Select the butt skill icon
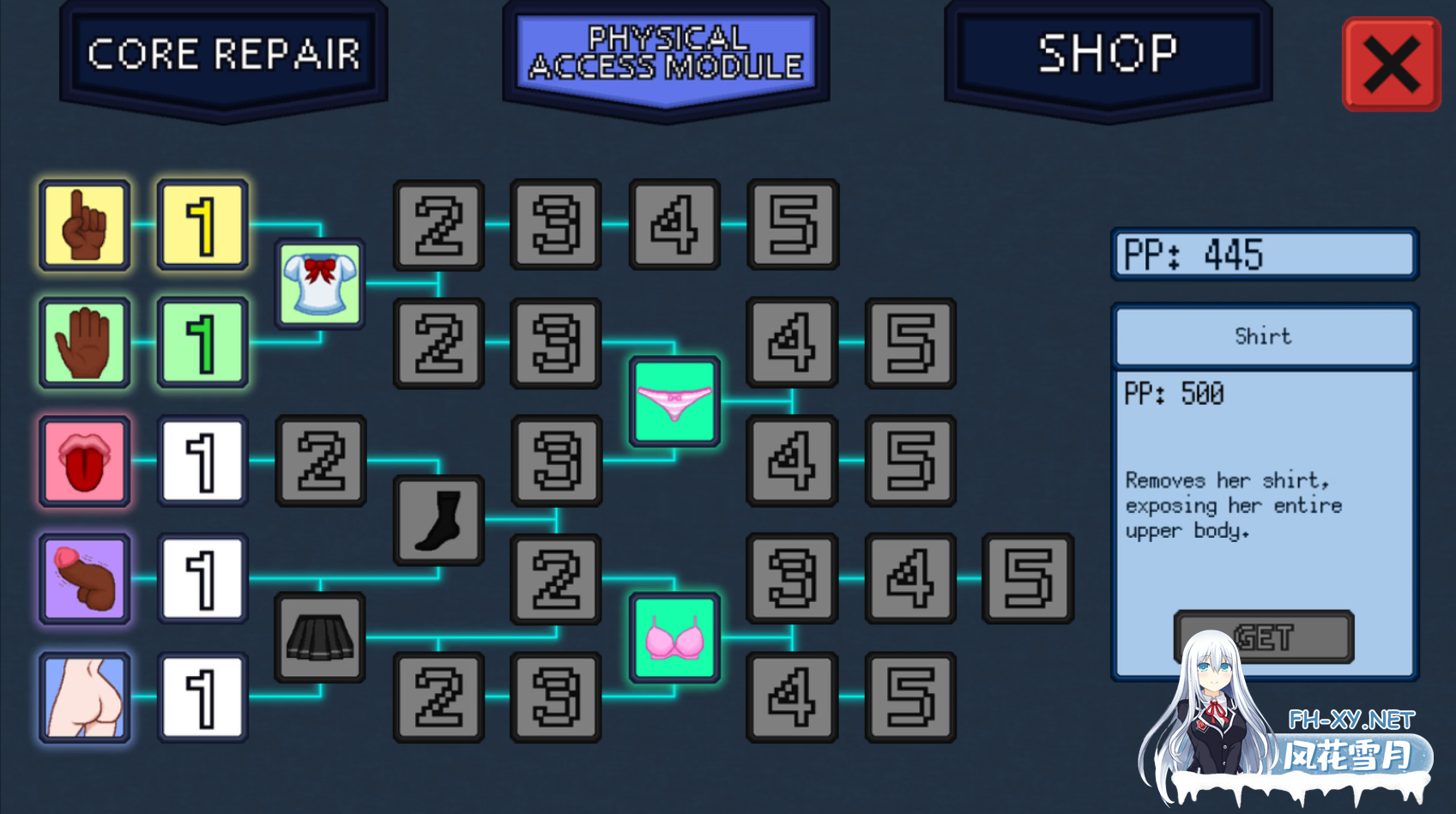 84,696
